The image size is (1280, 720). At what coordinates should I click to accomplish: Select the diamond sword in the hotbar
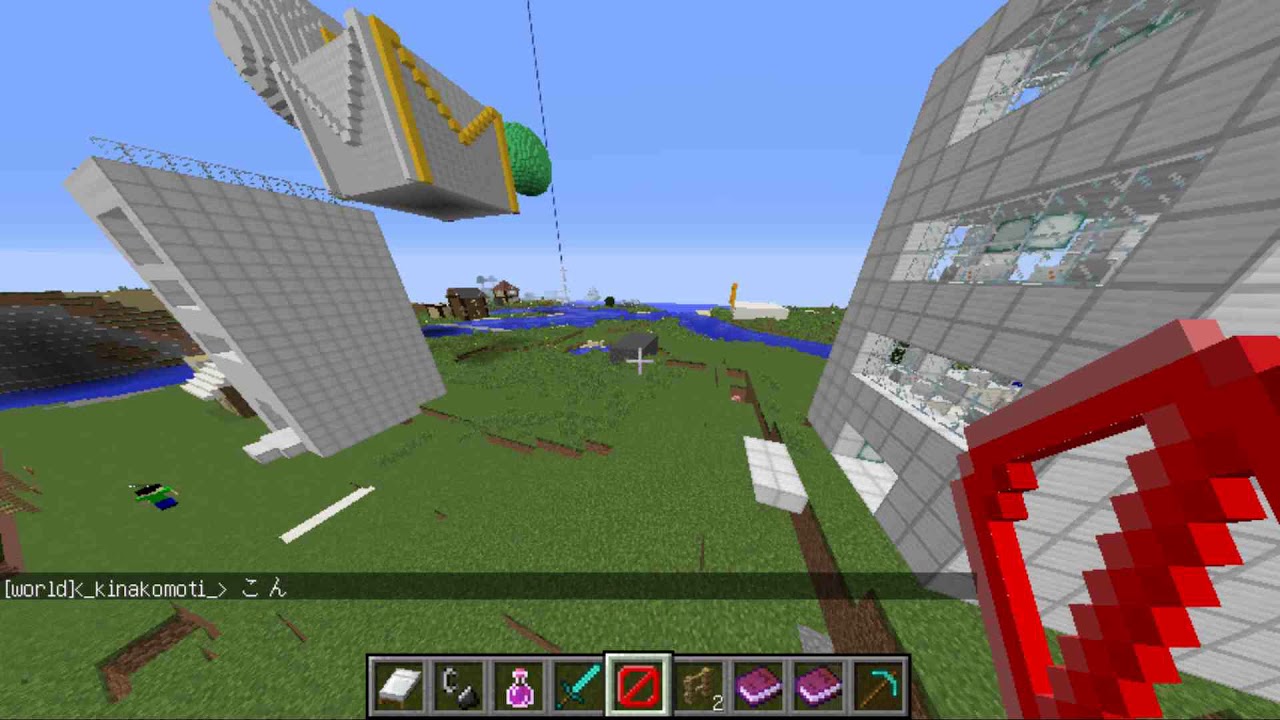tap(579, 683)
